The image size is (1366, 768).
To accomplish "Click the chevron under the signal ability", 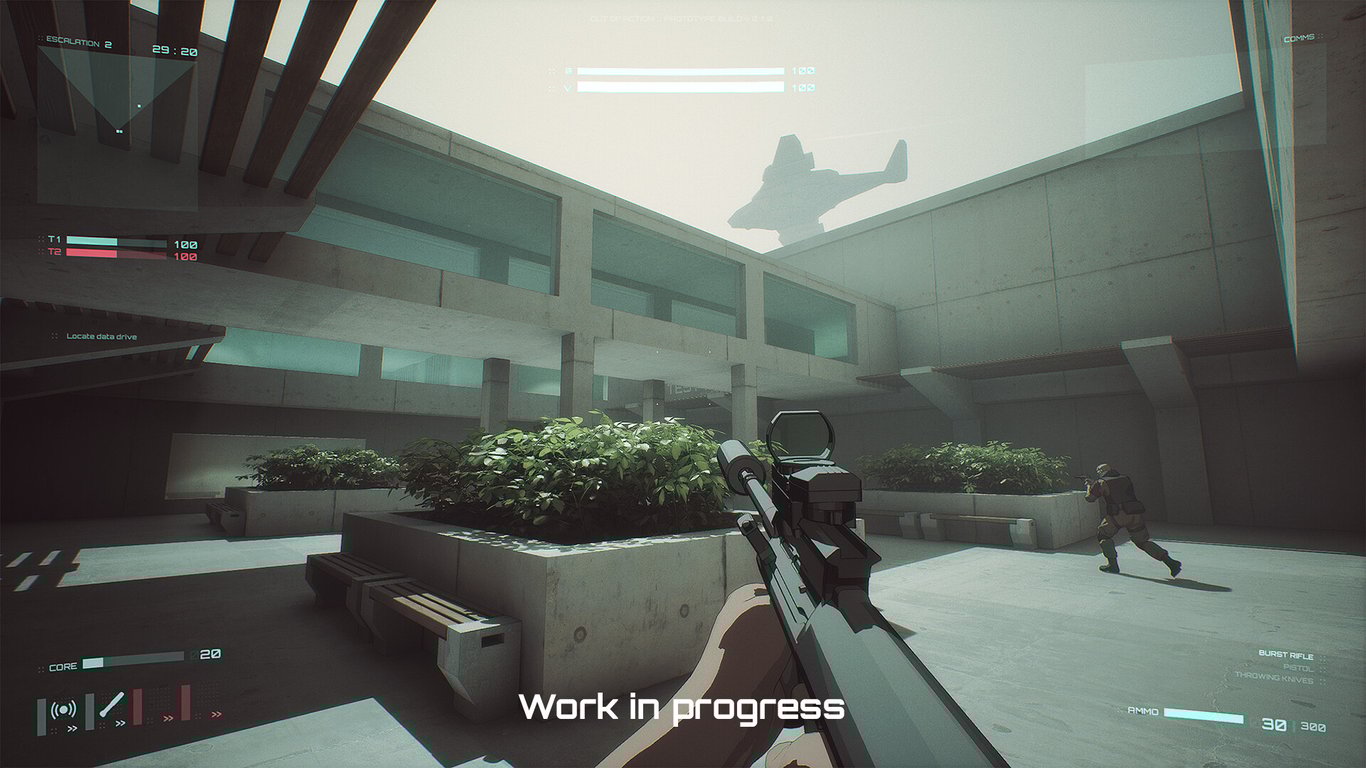I will [x=72, y=729].
